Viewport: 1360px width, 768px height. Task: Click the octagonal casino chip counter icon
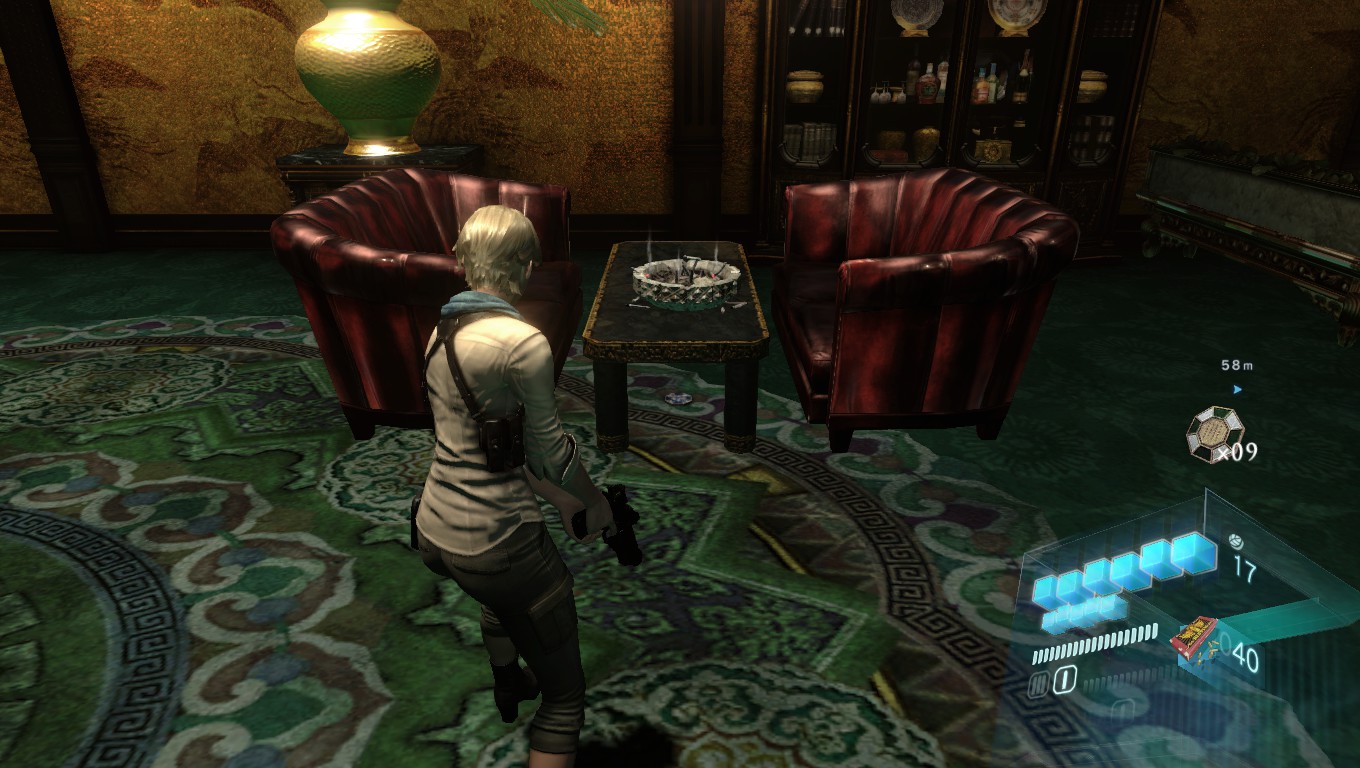click(x=1213, y=432)
